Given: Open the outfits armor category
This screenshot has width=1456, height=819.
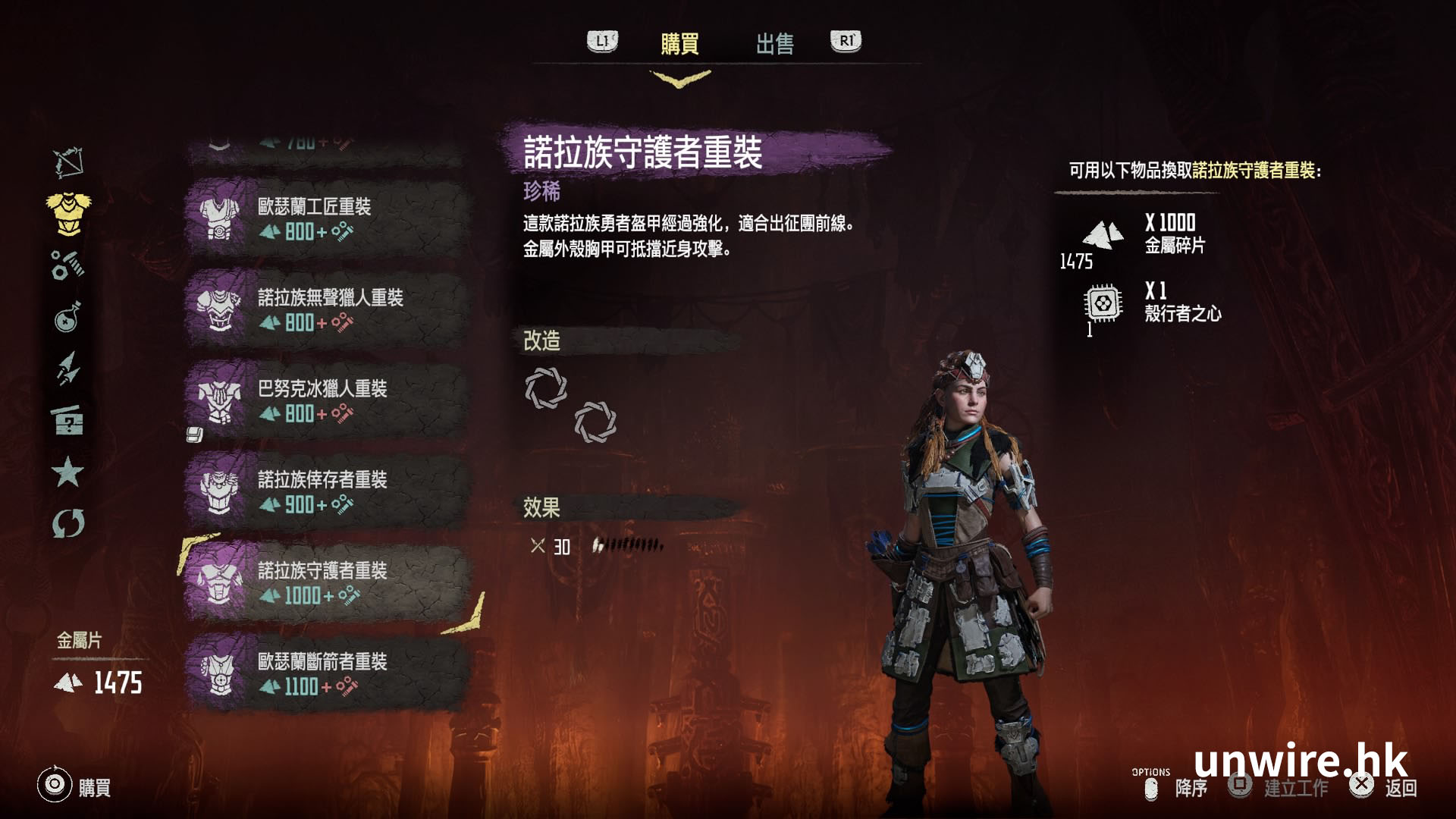Looking at the screenshot, I should tap(68, 212).
